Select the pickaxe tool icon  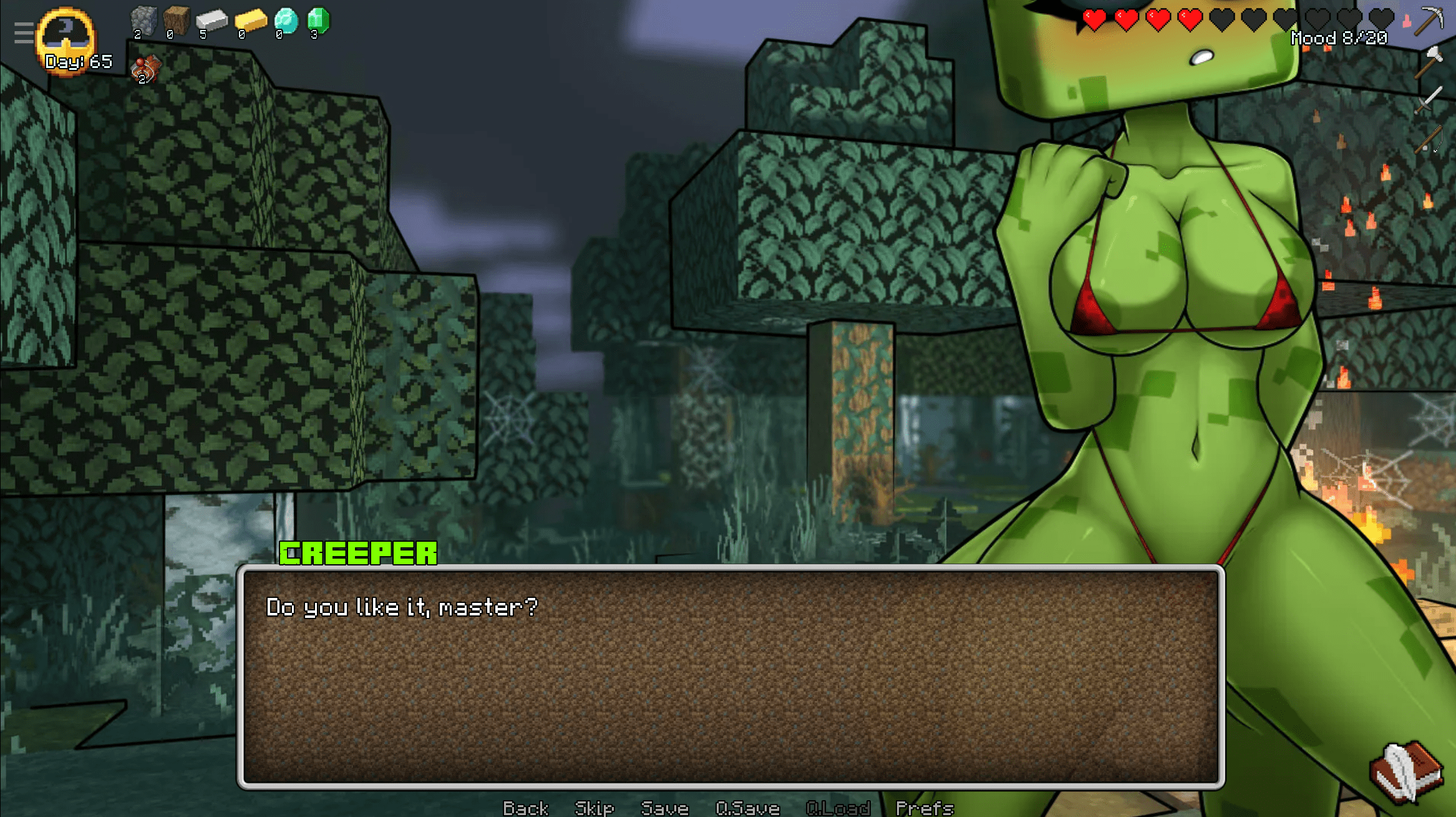(x=1429, y=21)
